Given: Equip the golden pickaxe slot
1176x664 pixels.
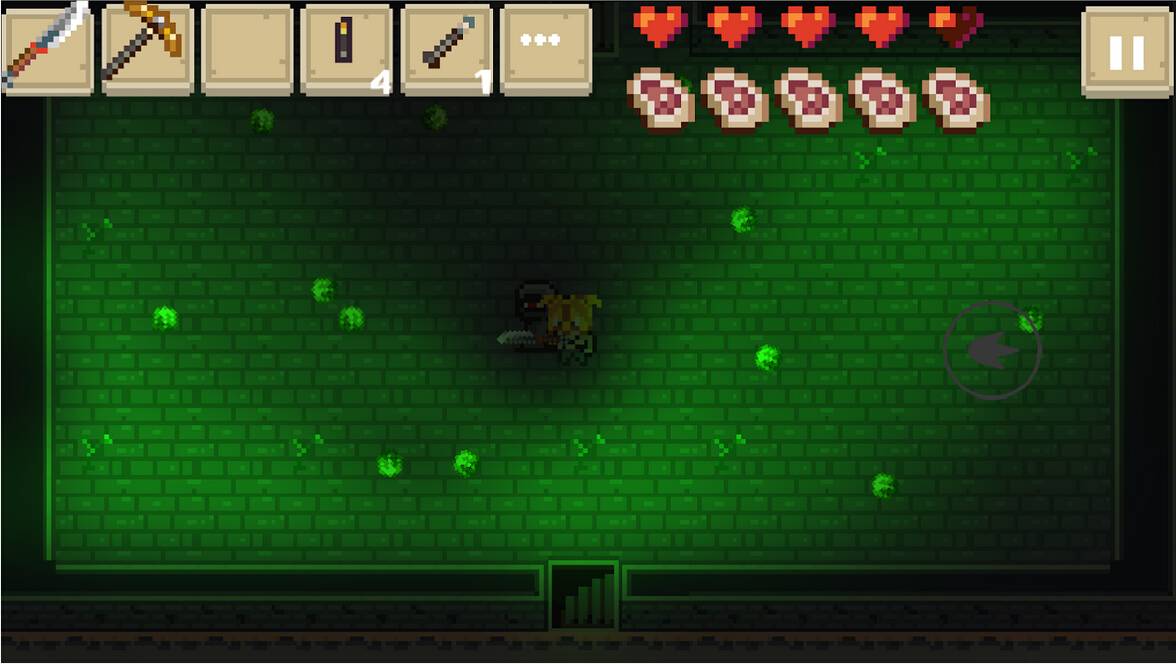Looking at the screenshot, I should coord(147,48).
